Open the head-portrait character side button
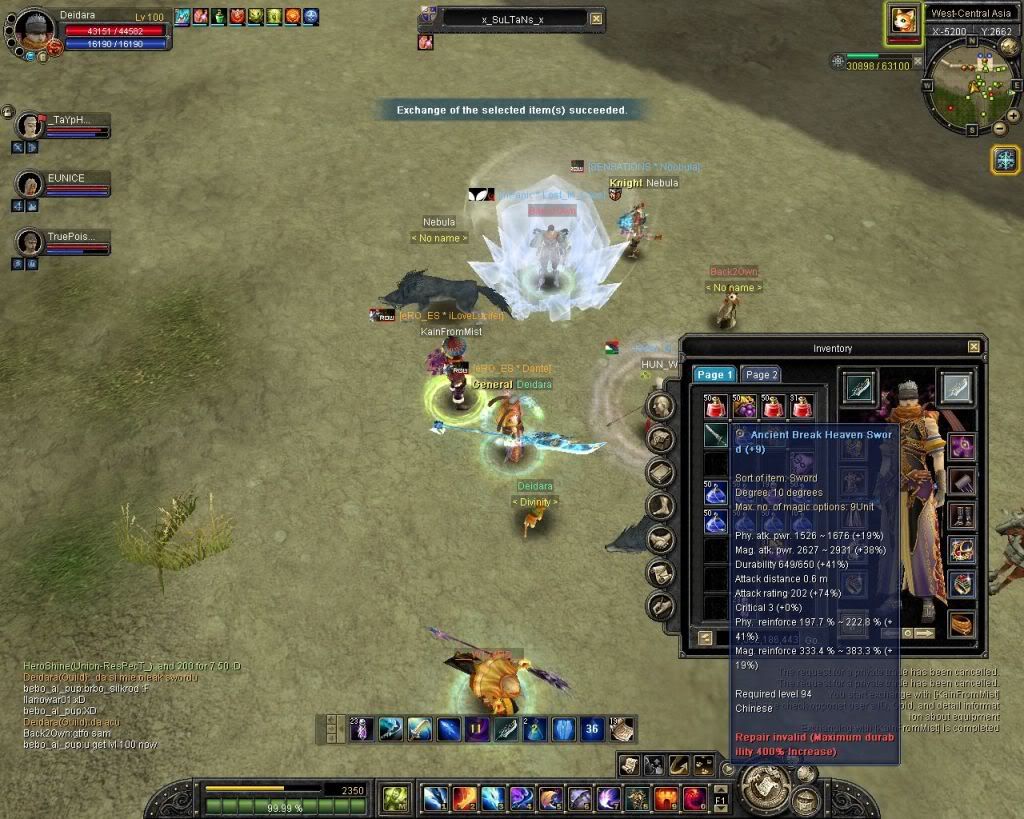Screen dimensions: 1024x819 (x=659, y=405)
